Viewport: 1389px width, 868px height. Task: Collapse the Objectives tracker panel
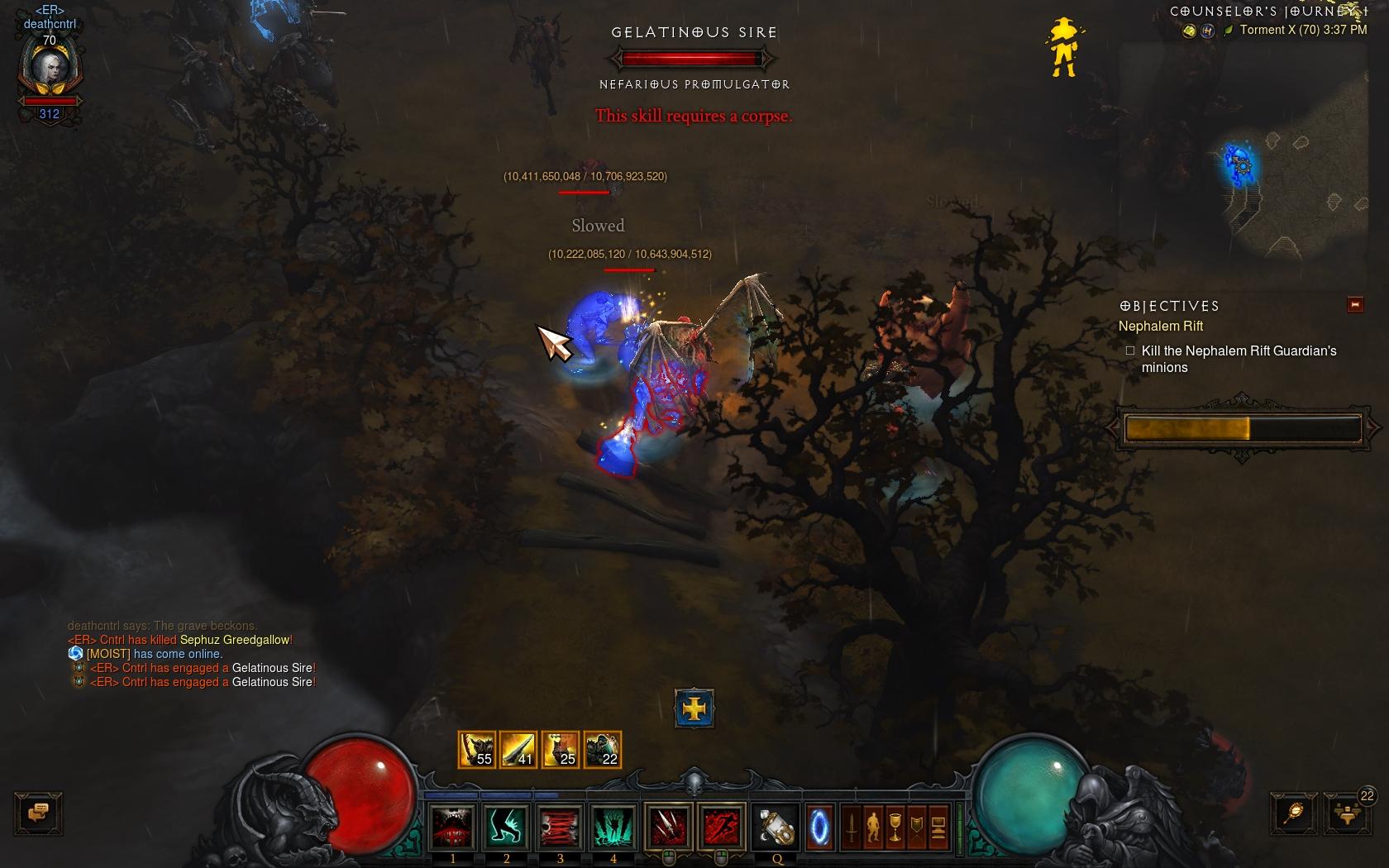(1355, 305)
